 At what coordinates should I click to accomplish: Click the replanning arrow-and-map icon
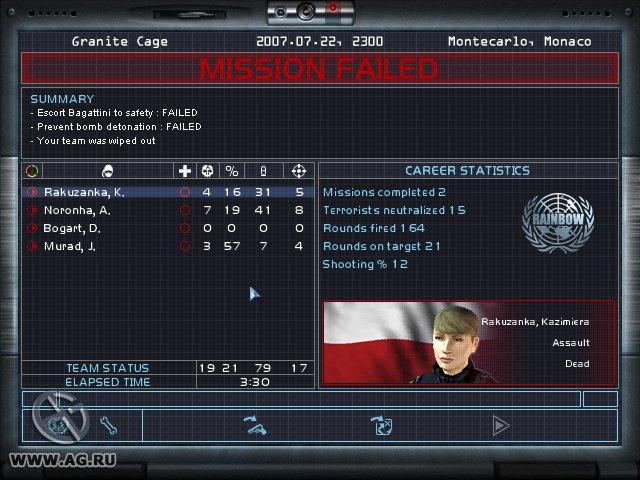click(381, 427)
